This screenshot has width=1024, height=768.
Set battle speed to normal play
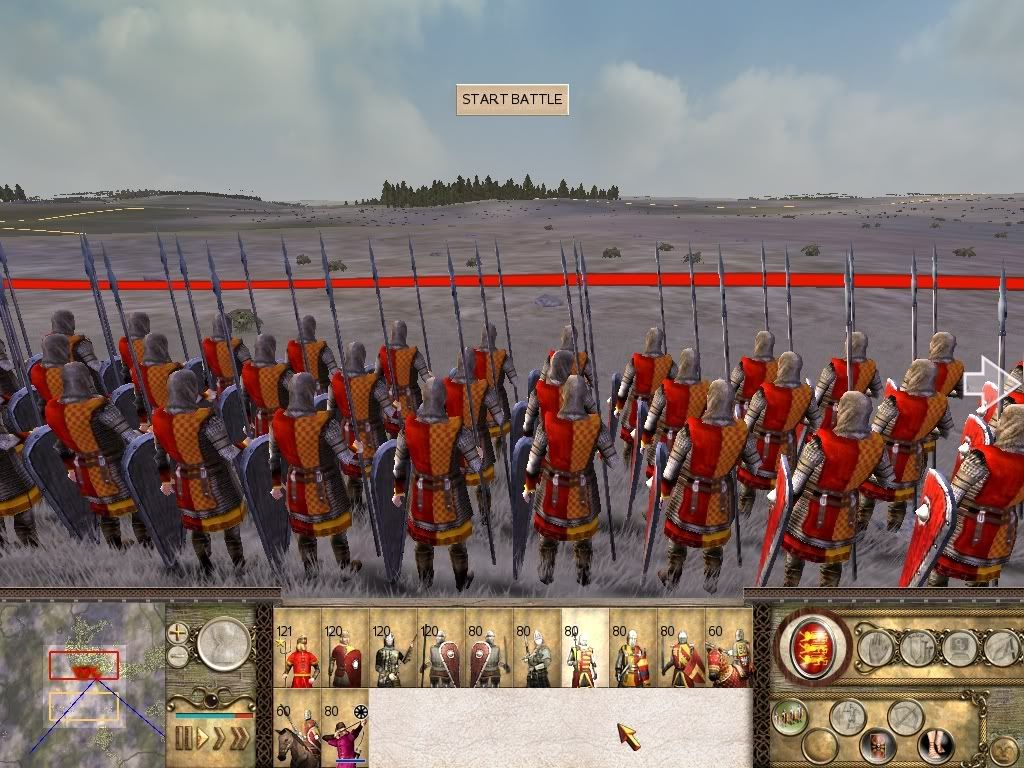point(200,739)
